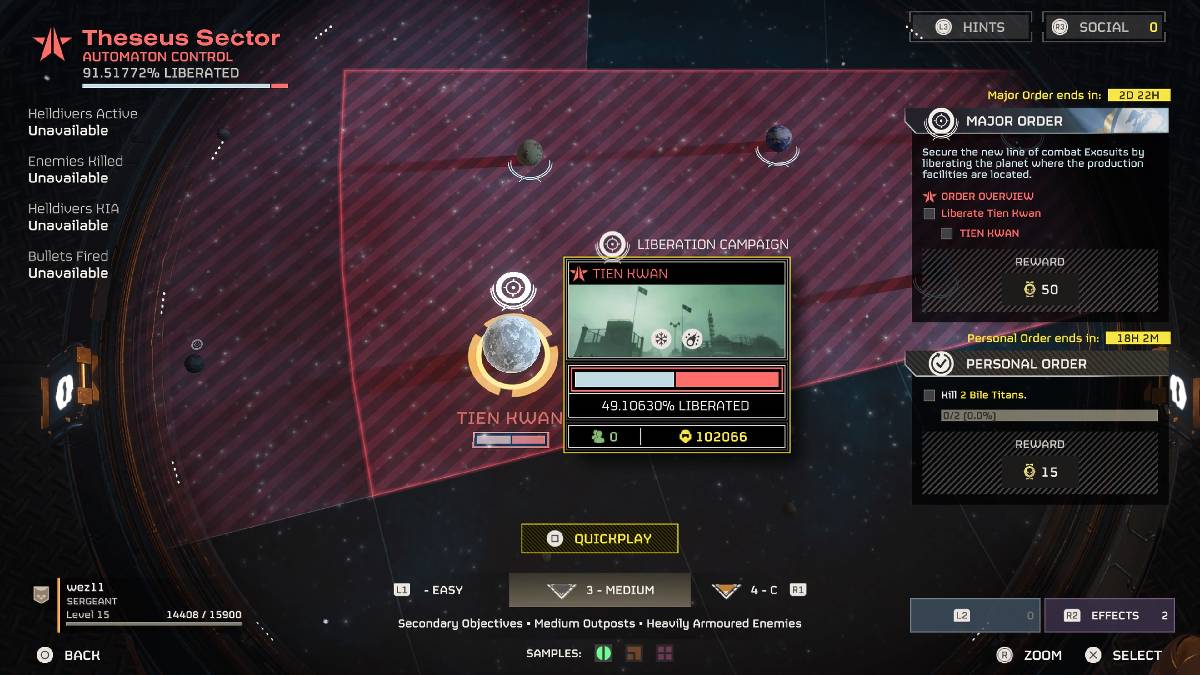Choose the 4 - Challenging difficulty
The width and height of the screenshot is (1200, 675).
[x=758, y=590]
